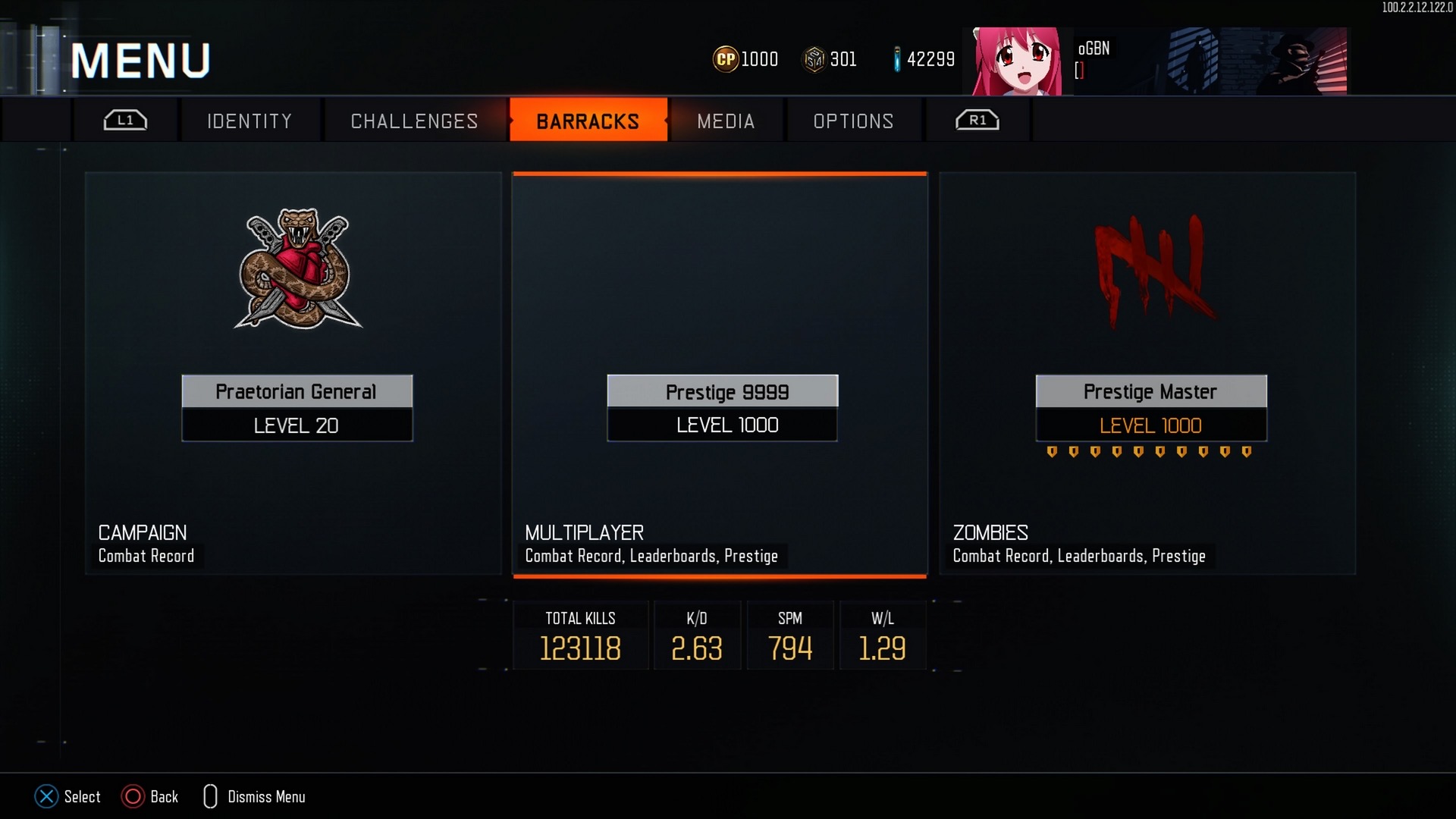The height and width of the screenshot is (819, 1456).
Task: View the oGBN player calling card
Action: coord(1210,61)
